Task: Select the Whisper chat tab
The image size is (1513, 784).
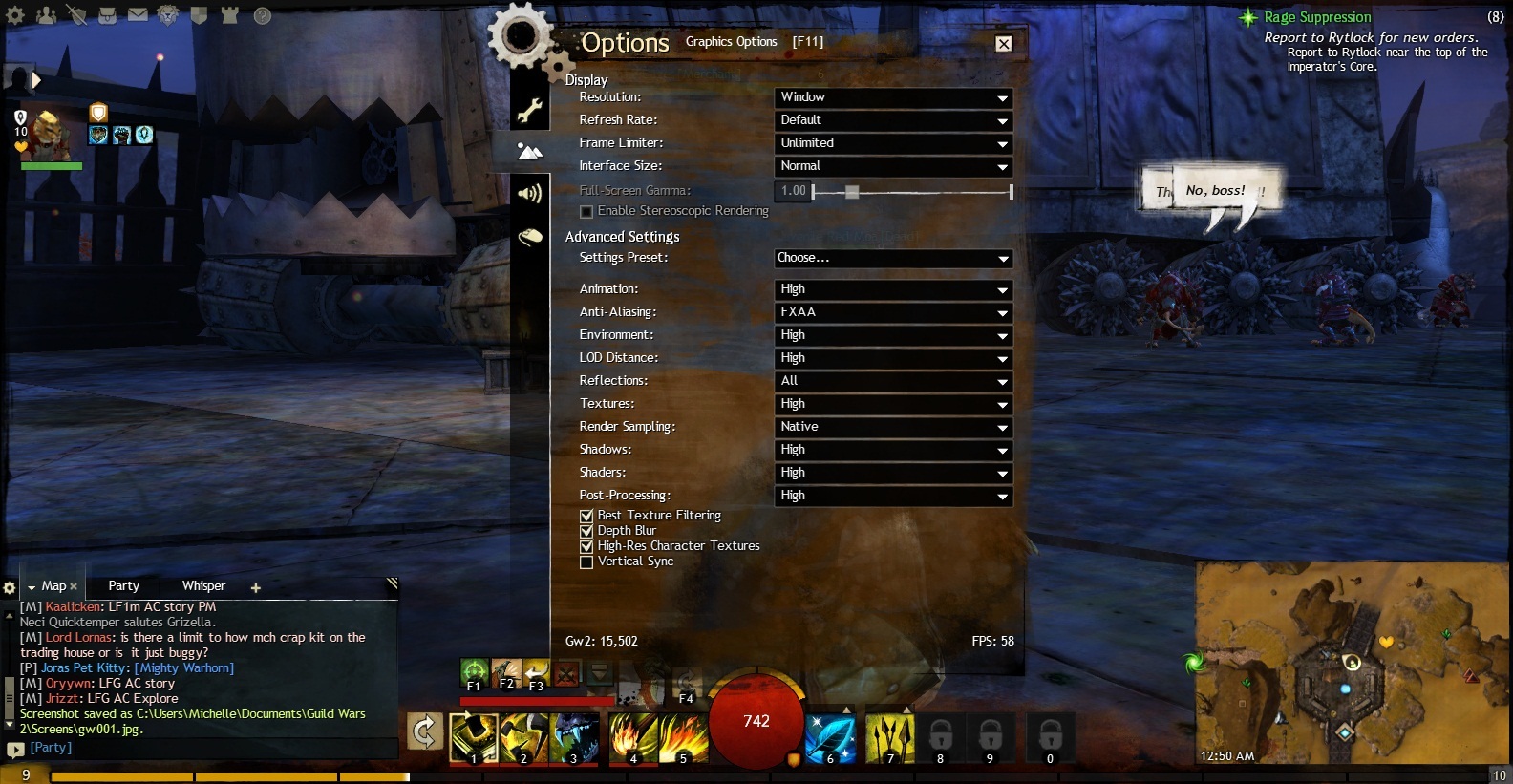Action: (x=203, y=586)
